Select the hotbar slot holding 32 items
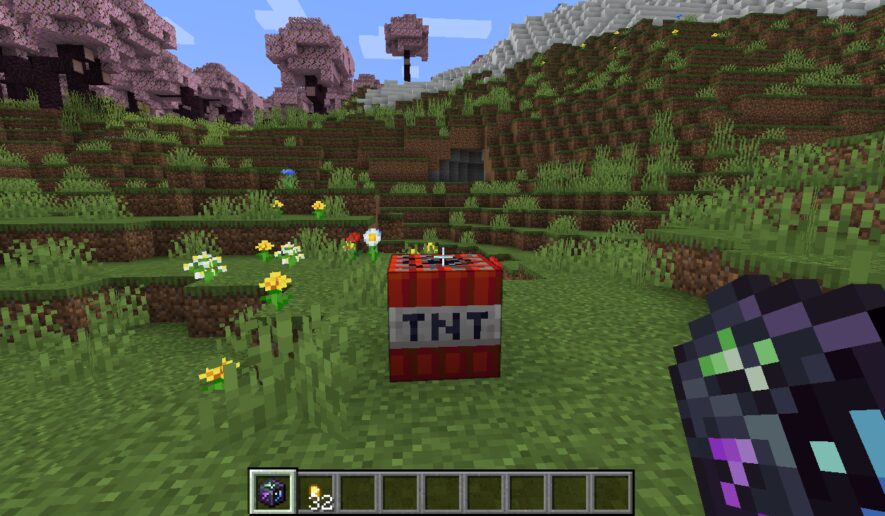This screenshot has height=516, width=885. click(316, 493)
